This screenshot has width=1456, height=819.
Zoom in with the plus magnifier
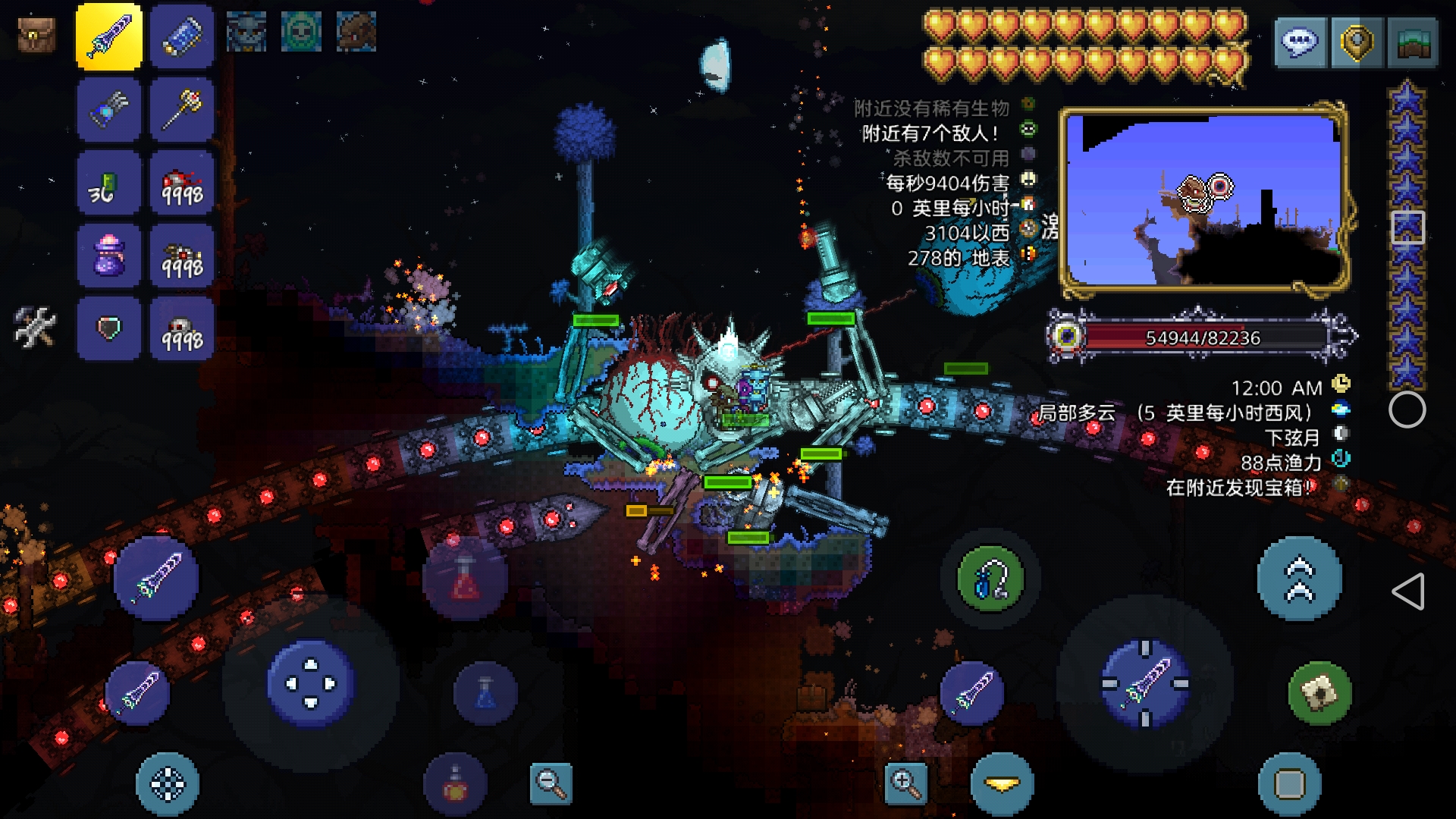point(905,783)
